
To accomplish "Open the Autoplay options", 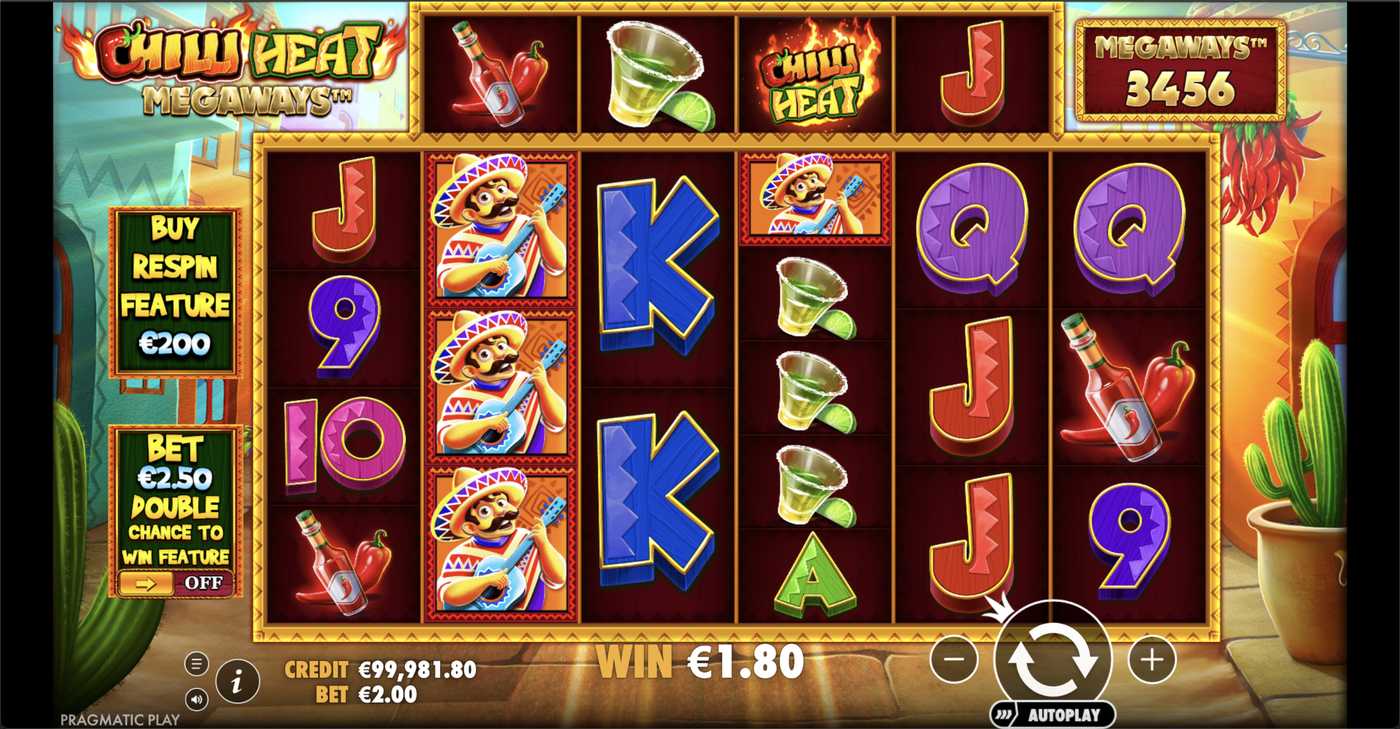I will (x=1052, y=715).
